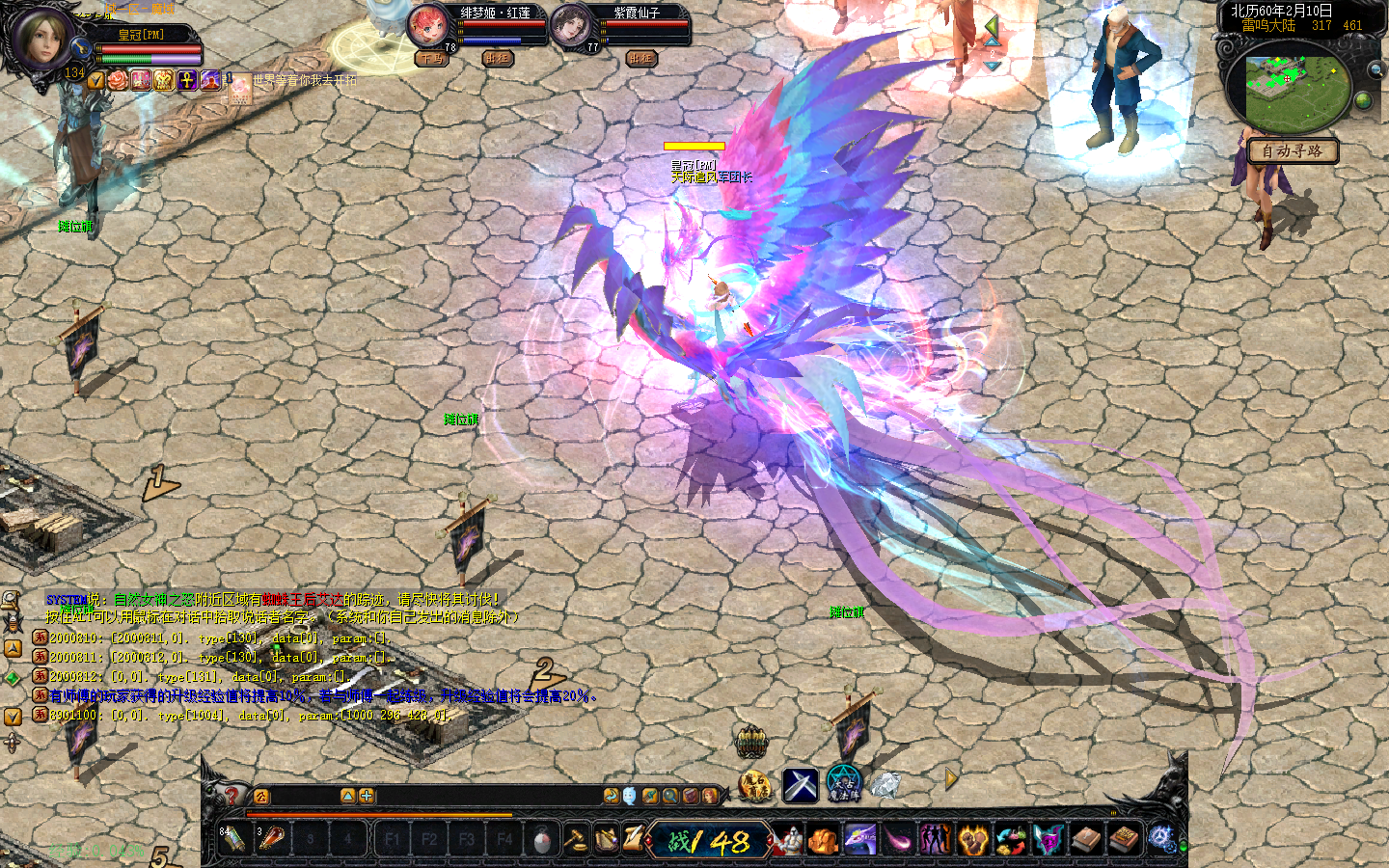
Task: Select the 紫霞仙子 pet portrait
Action: tap(571, 25)
